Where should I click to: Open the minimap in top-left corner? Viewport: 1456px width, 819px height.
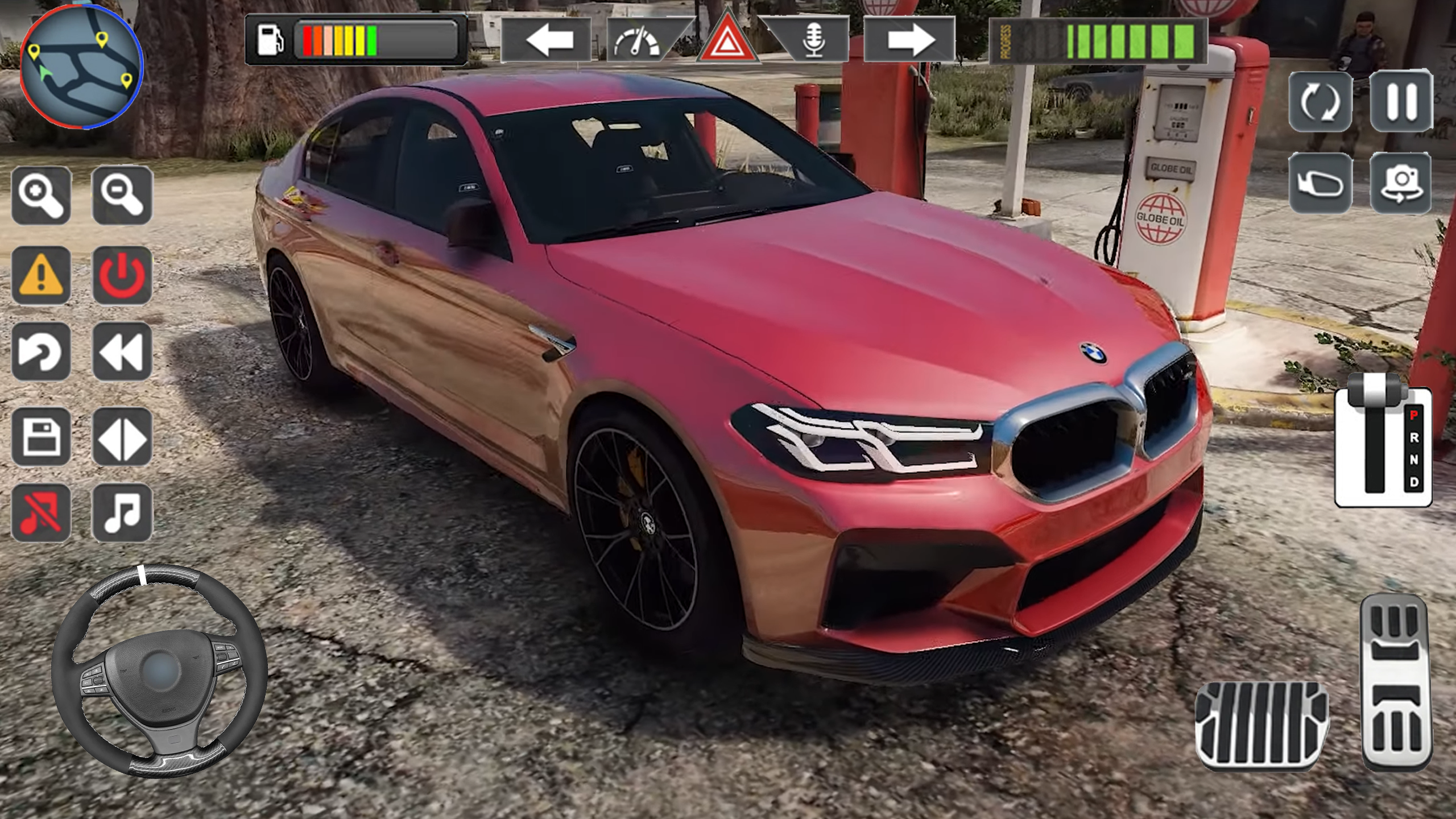(80, 68)
